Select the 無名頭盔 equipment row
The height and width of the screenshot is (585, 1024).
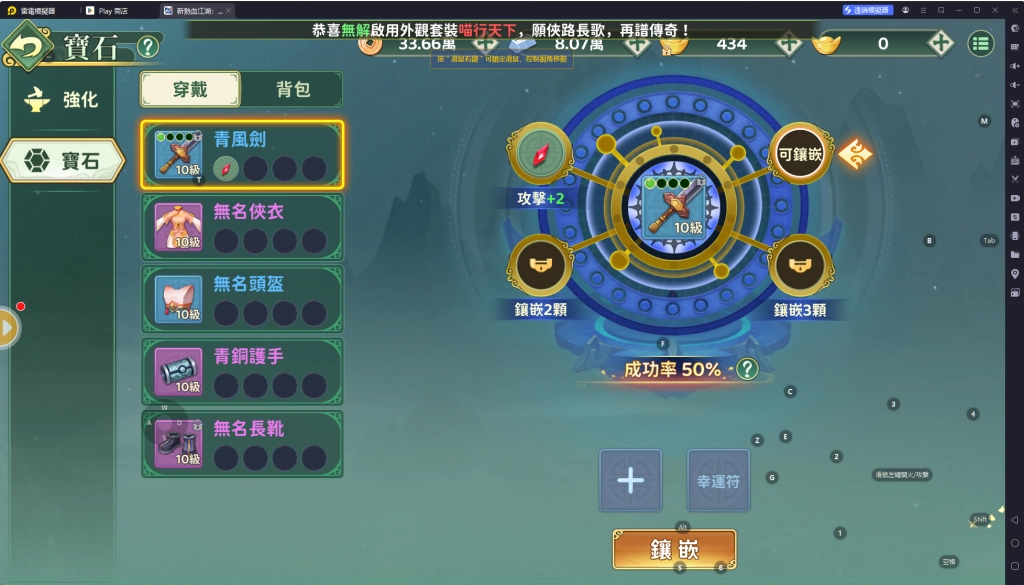[x=243, y=299]
